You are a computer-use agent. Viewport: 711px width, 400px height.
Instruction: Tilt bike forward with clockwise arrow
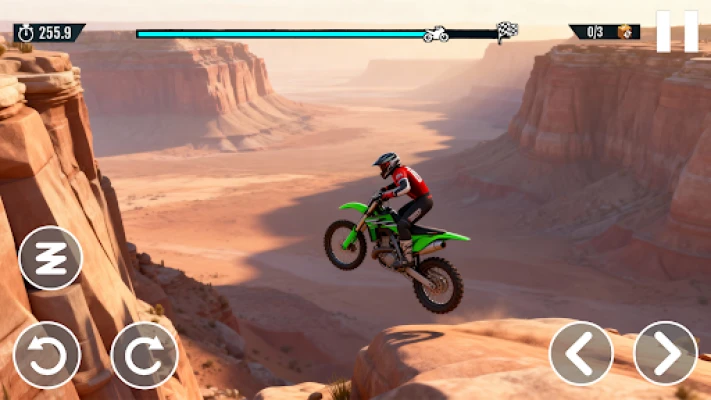(144, 354)
